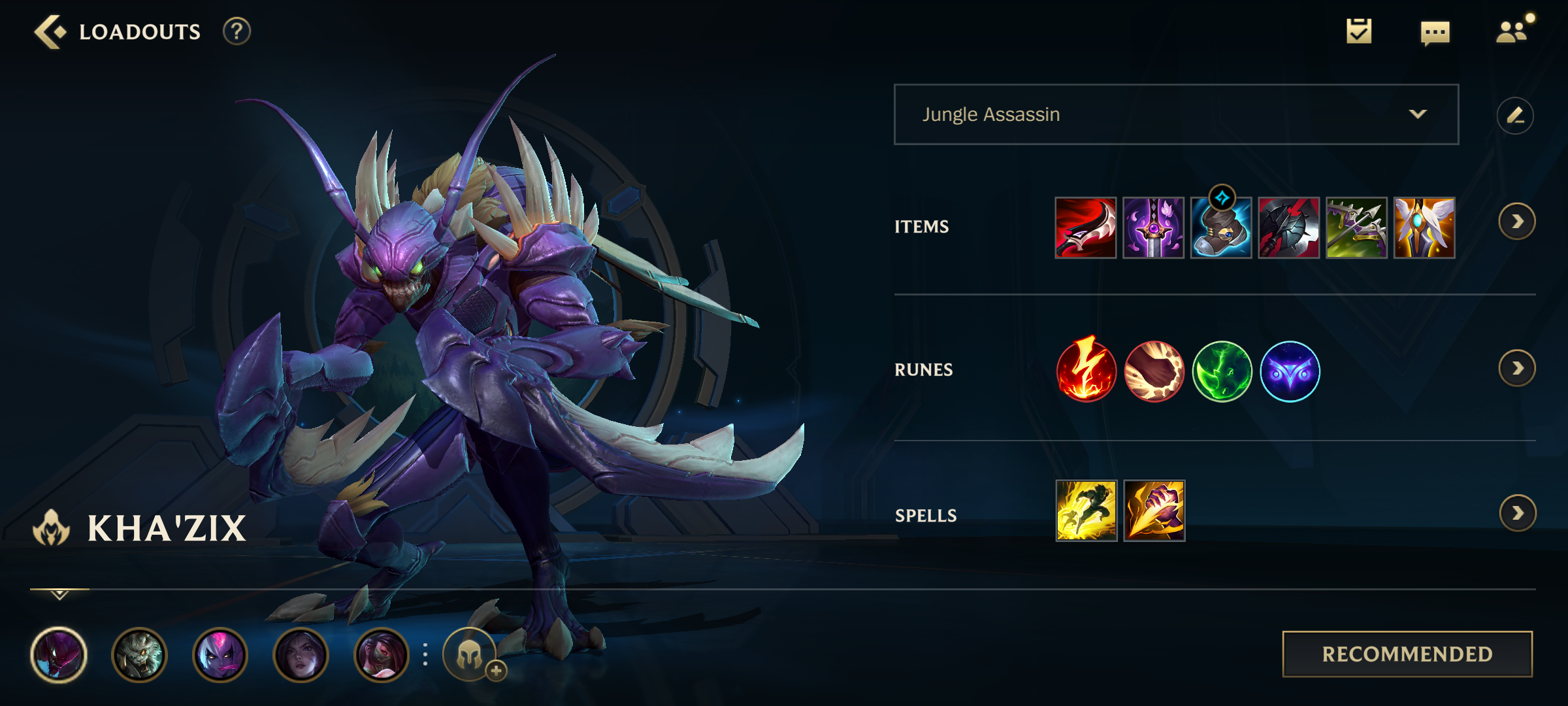1568x706 pixels.
Task: Open the items detail arrow
Action: (x=1517, y=222)
